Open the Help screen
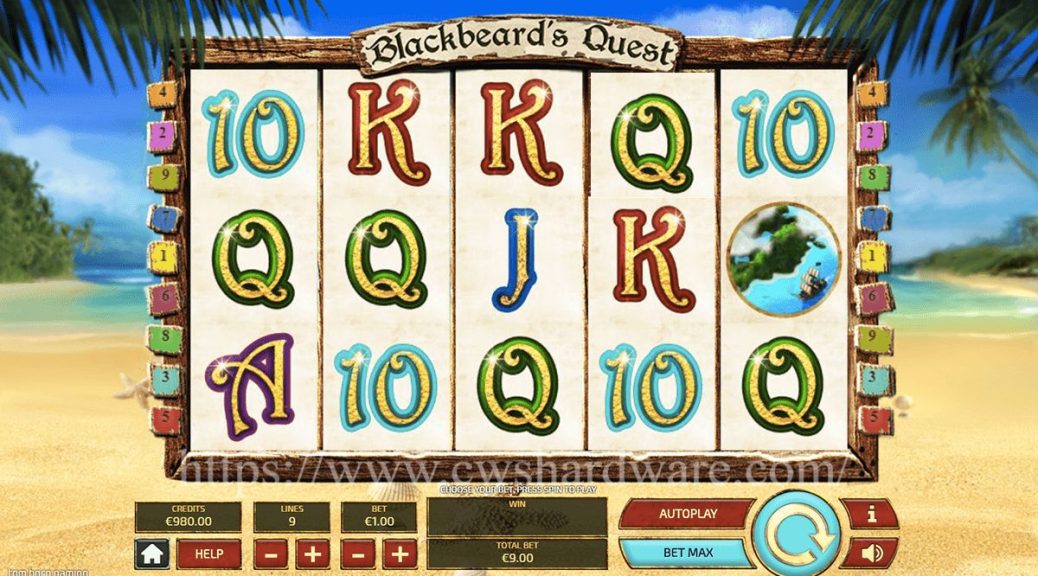Viewport: 1038px width, 576px height. coord(209,554)
